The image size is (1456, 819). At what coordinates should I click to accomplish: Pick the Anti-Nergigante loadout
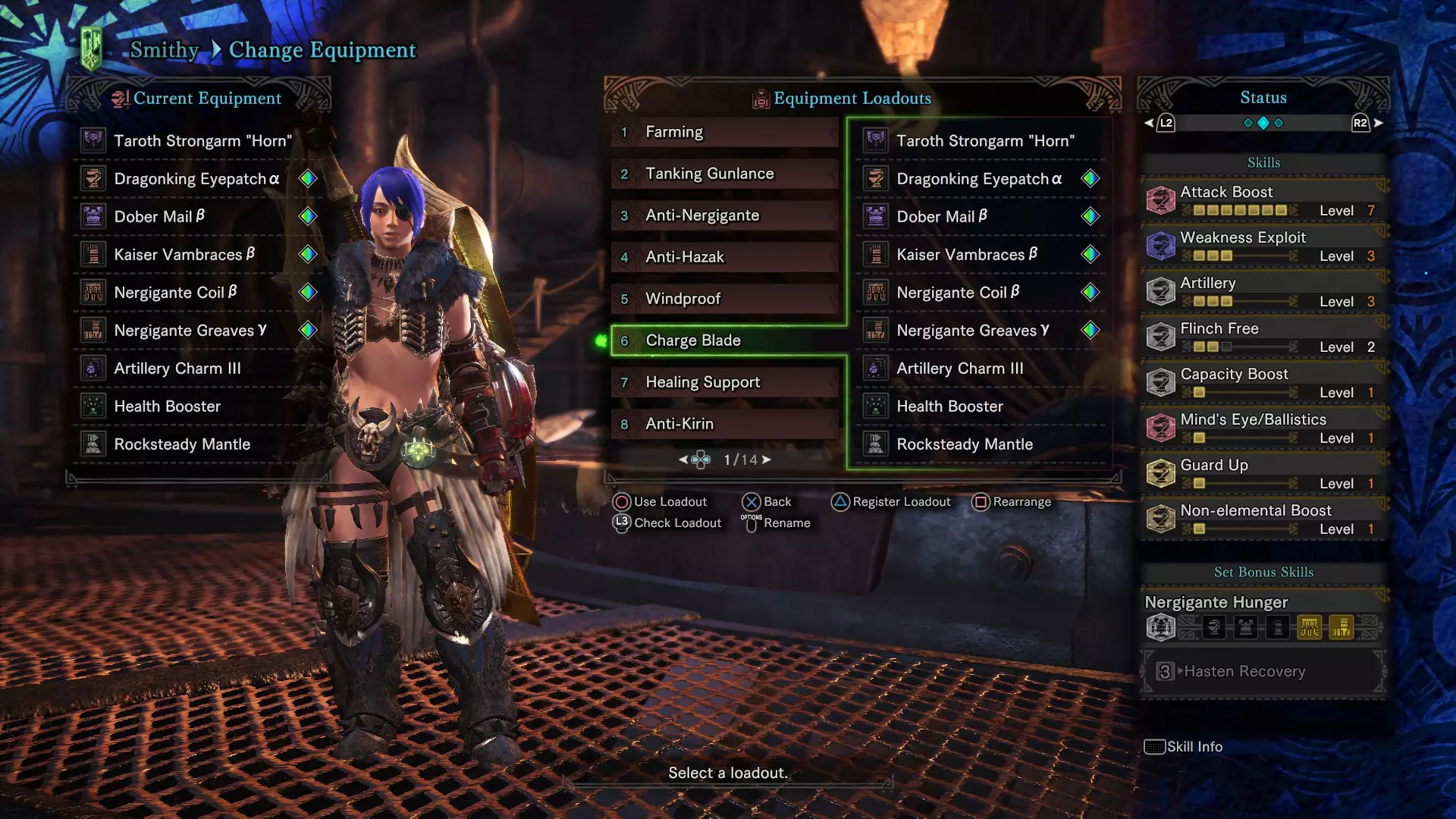coord(724,215)
